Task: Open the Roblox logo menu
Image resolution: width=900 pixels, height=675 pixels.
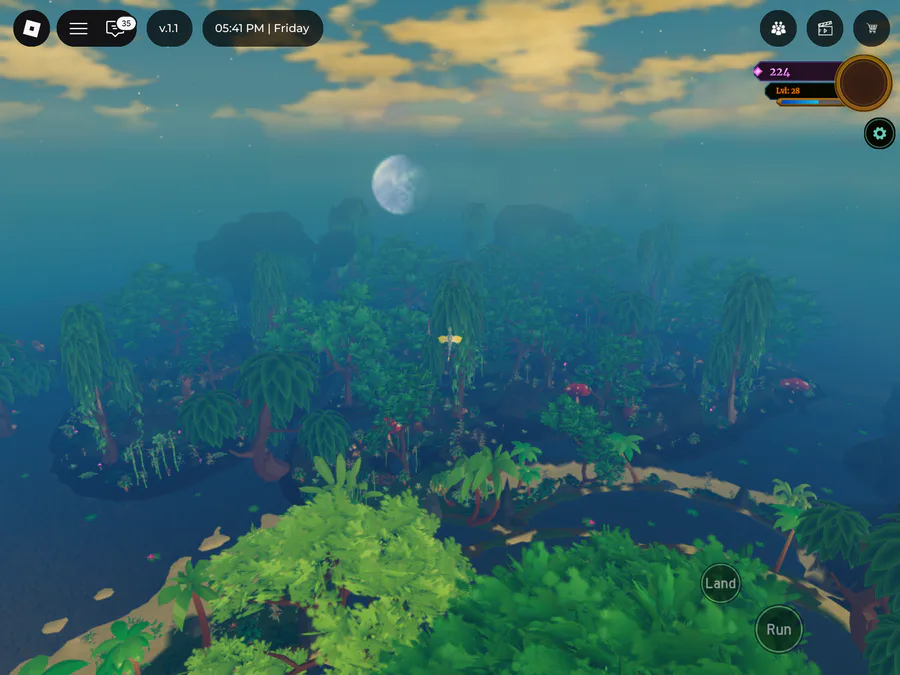Action: click(x=31, y=28)
